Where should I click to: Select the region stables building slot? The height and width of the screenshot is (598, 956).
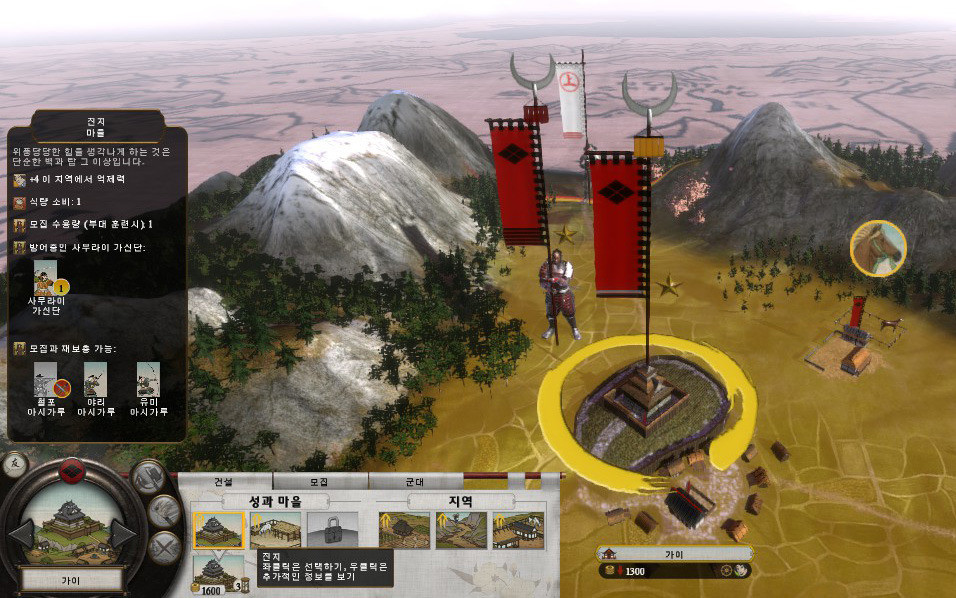click(518, 529)
